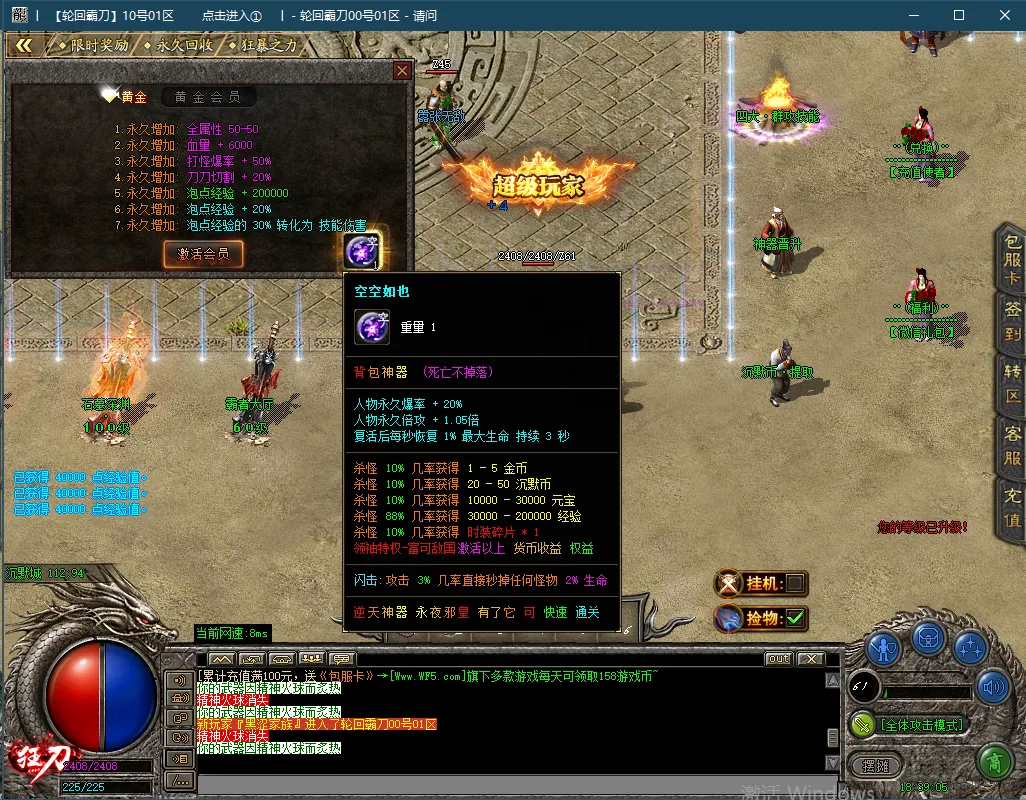Viewport: 1026px width, 800px height.
Task: Change the 全体攻击模式 attack mode
Action: (920, 725)
